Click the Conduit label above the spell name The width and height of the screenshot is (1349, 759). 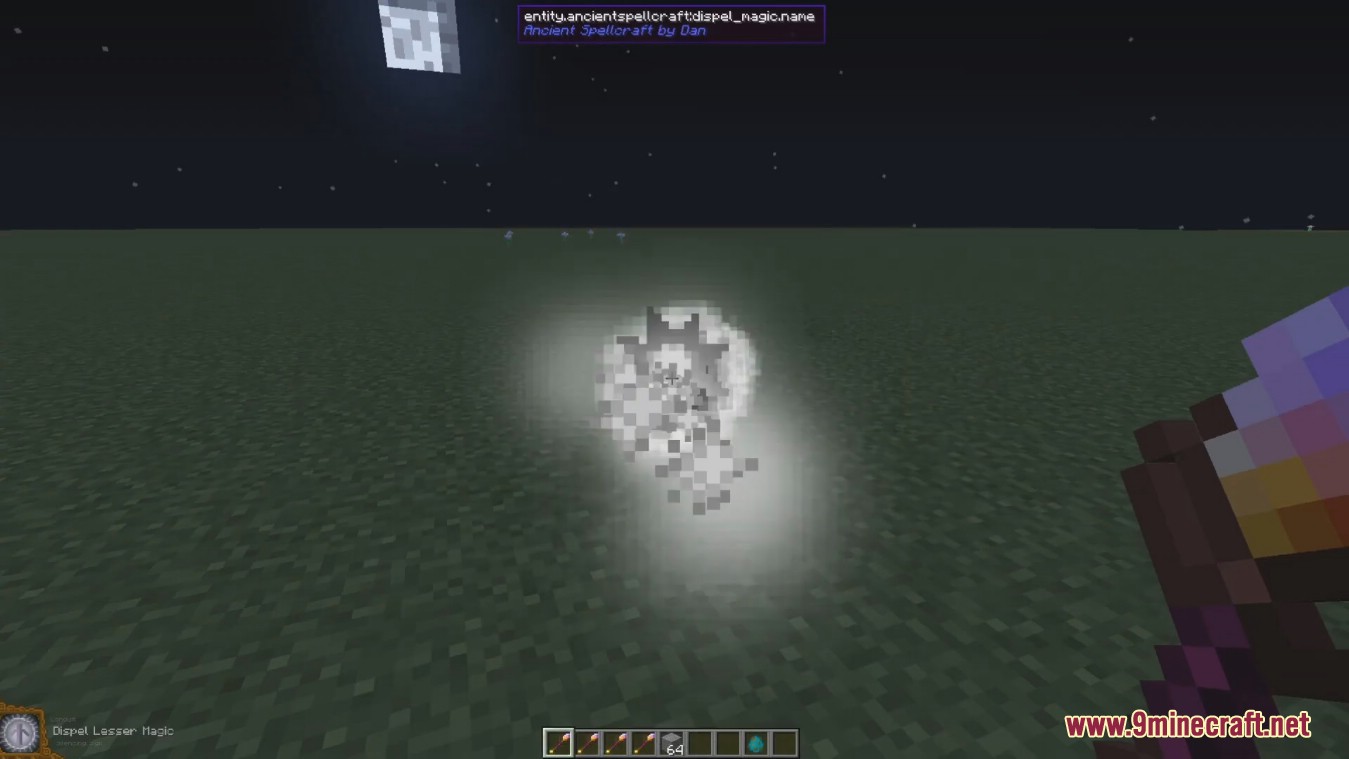[x=64, y=719]
